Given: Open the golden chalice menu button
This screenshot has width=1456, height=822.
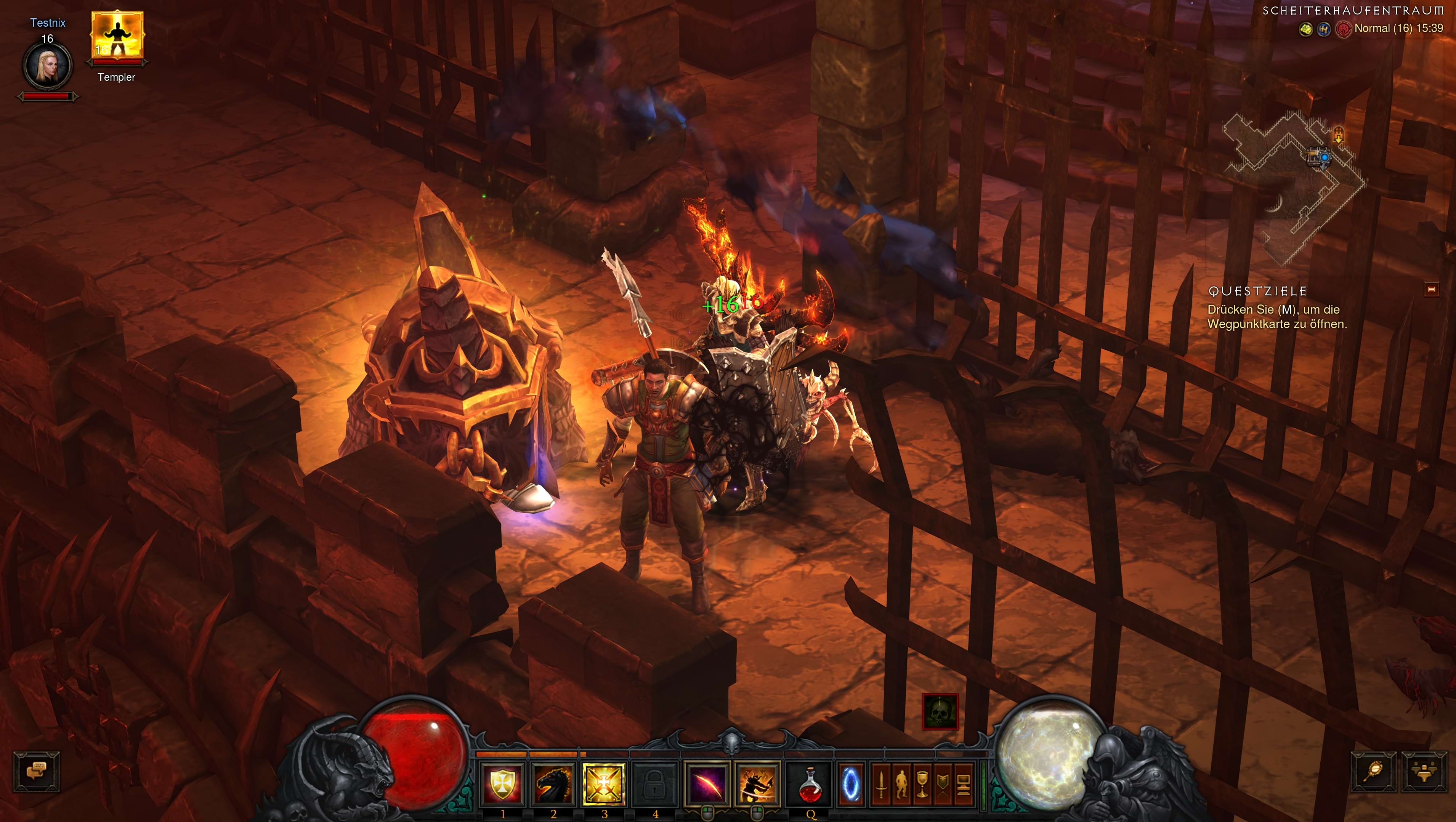Looking at the screenshot, I should pos(922,784).
